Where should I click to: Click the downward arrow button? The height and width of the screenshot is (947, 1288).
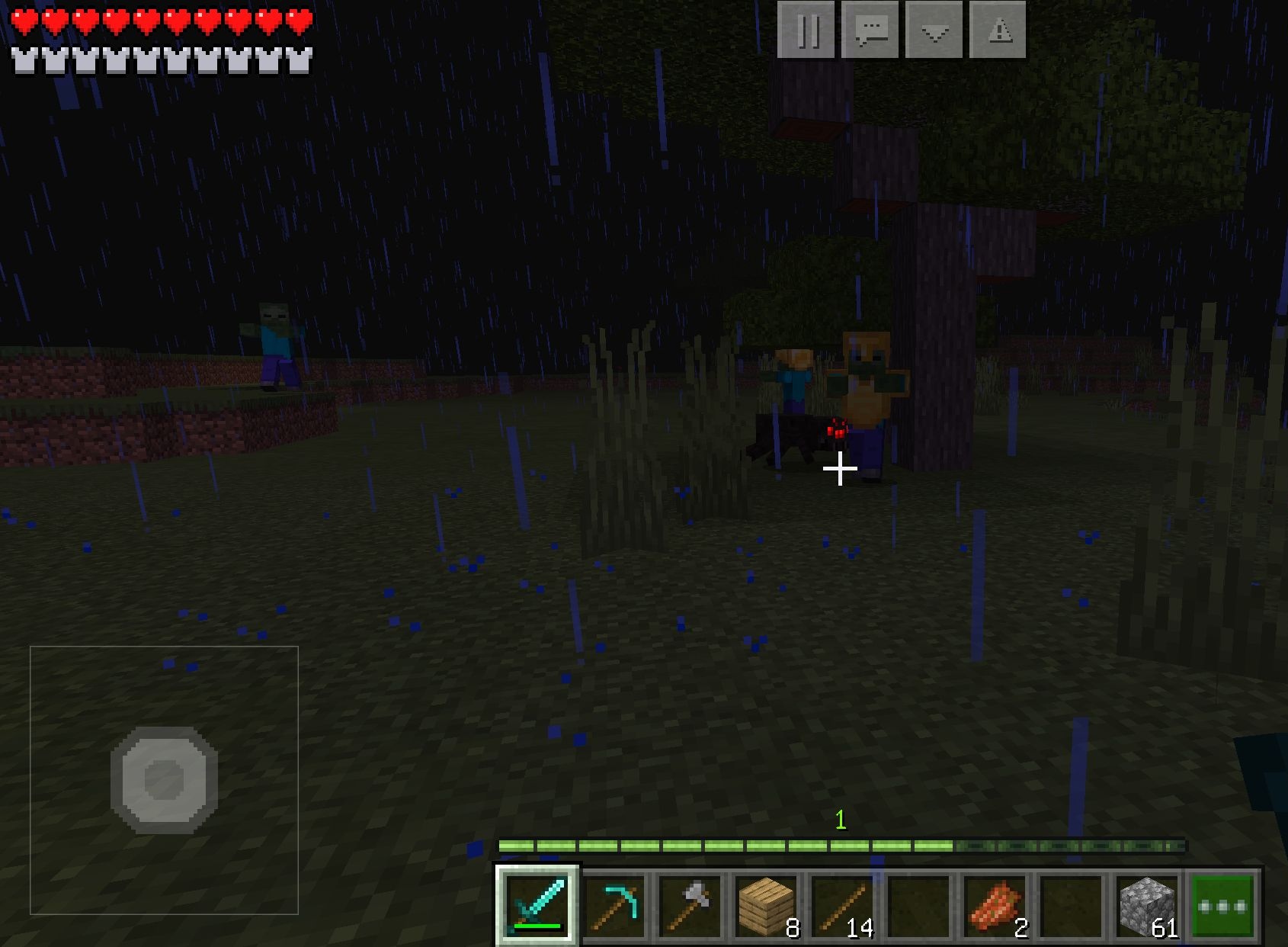934,30
